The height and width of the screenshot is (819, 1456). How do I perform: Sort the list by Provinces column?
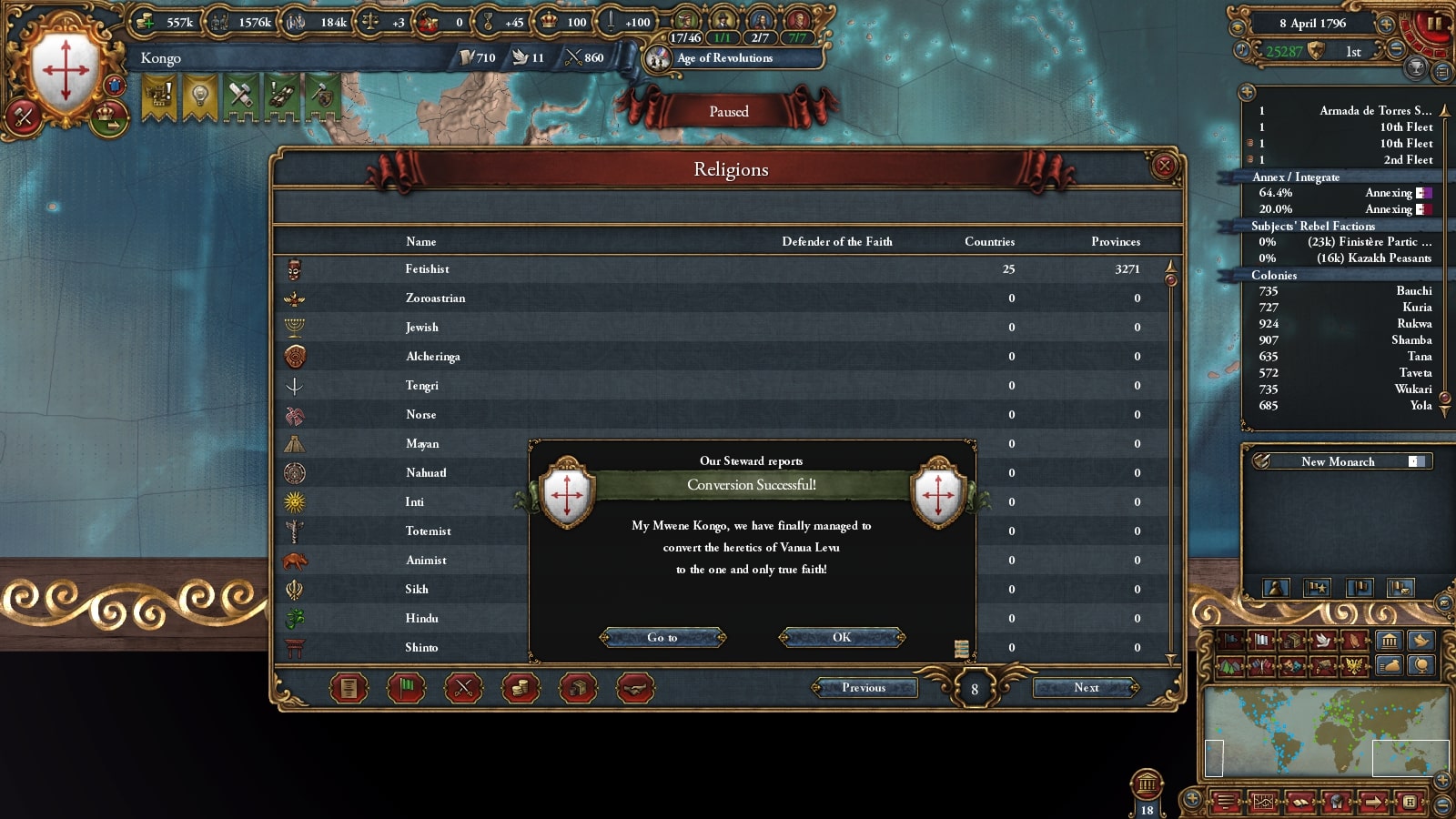click(x=1116, y=241)
